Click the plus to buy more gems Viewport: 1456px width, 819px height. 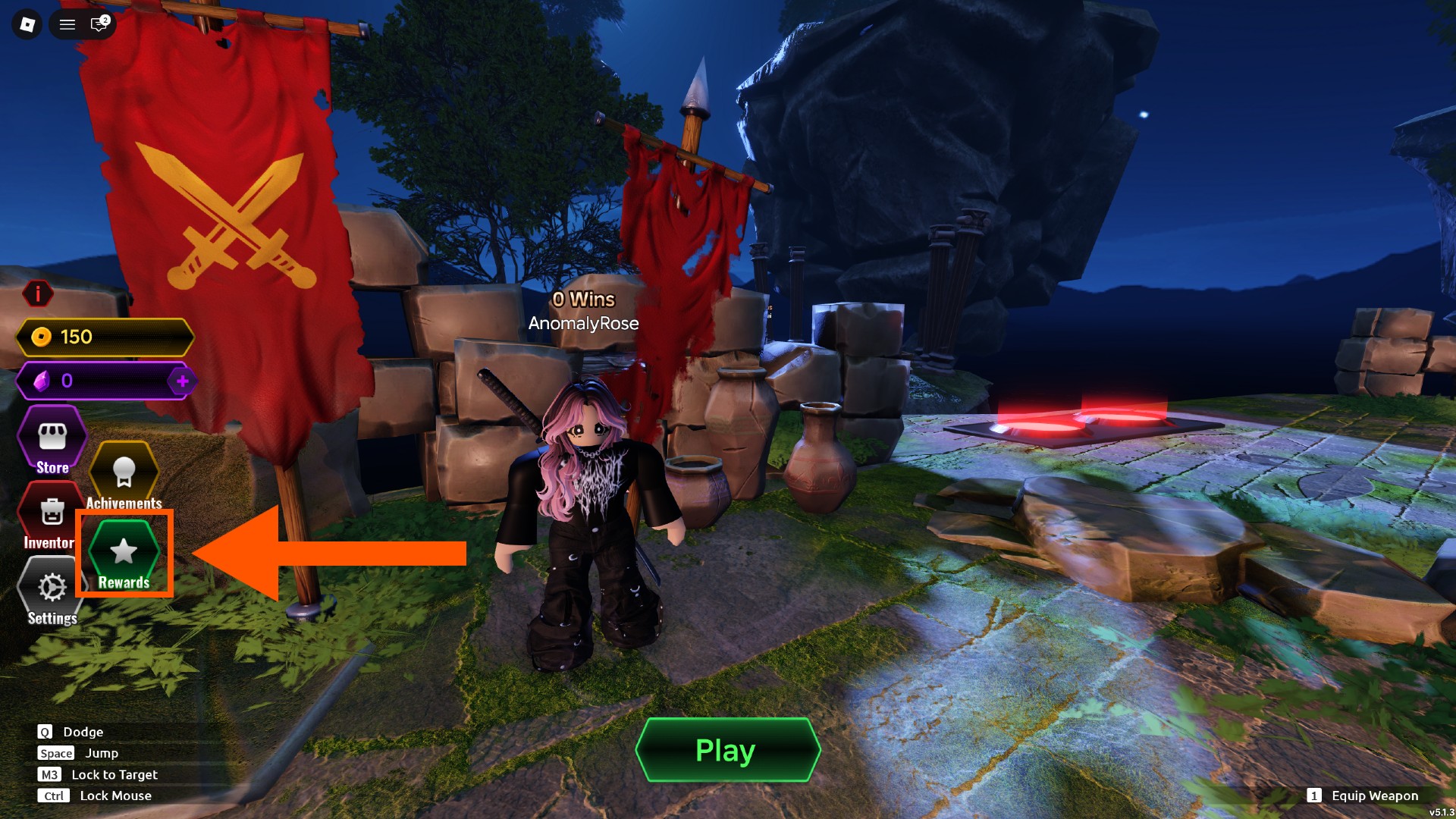[x=182, y=382]
